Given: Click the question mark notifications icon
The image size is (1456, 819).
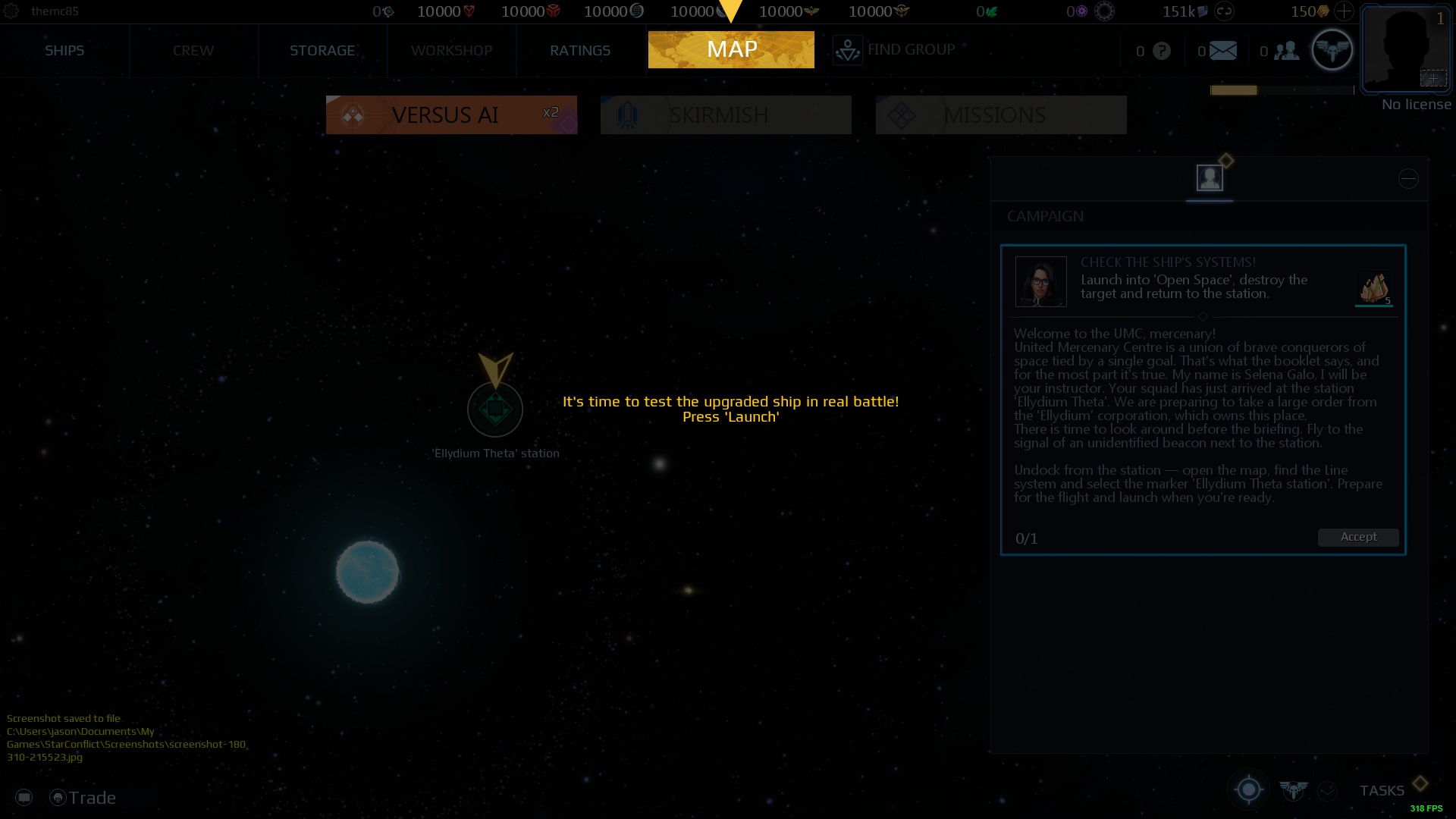Looking at the screenshot, I should (1159, 51).
